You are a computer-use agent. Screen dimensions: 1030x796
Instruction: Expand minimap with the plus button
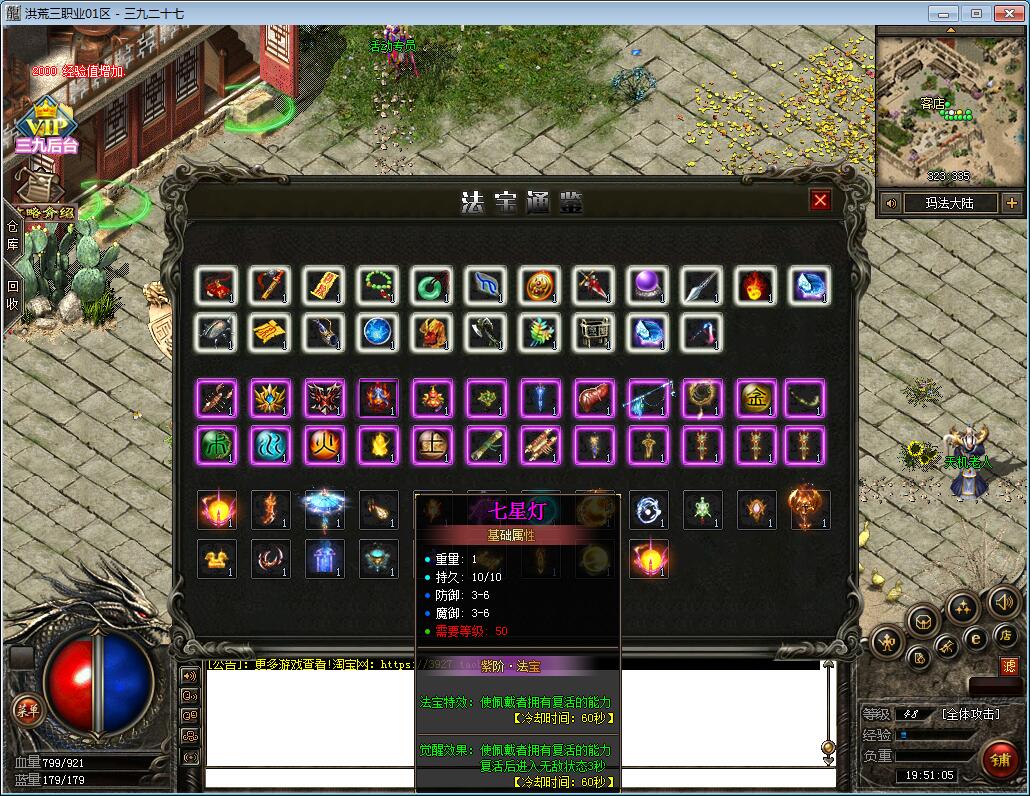pos(1011,203)
